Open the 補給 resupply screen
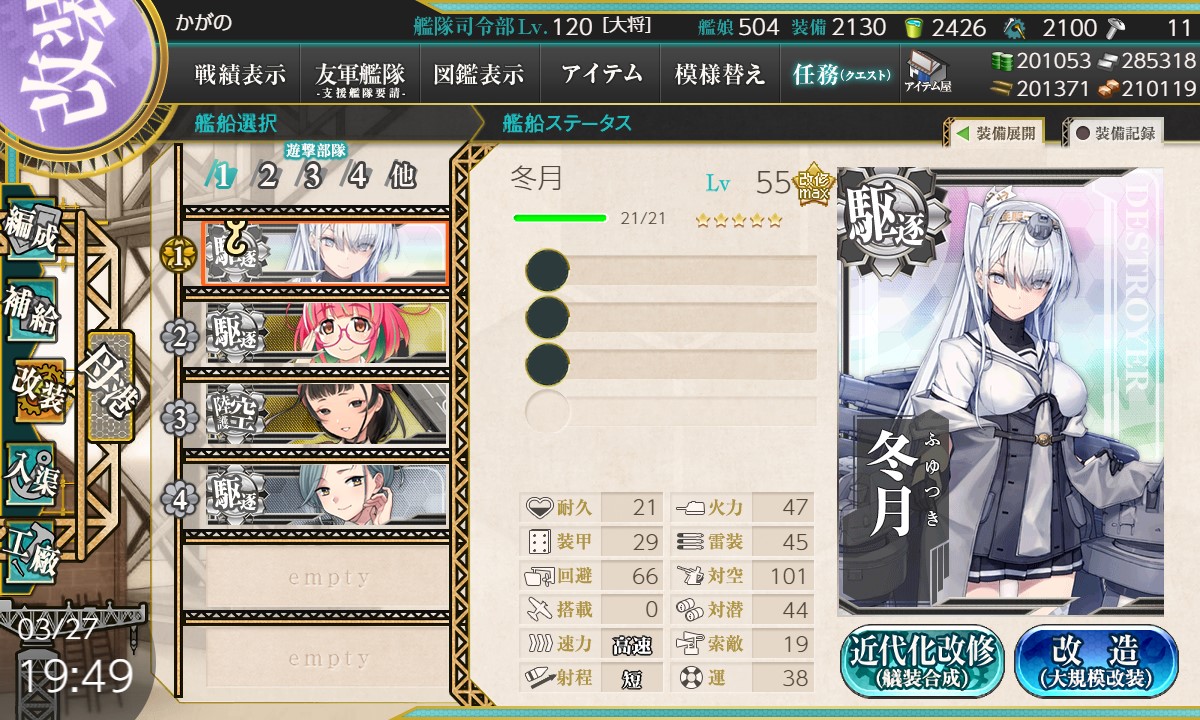The image size is (1200, 720). point(32,310)
